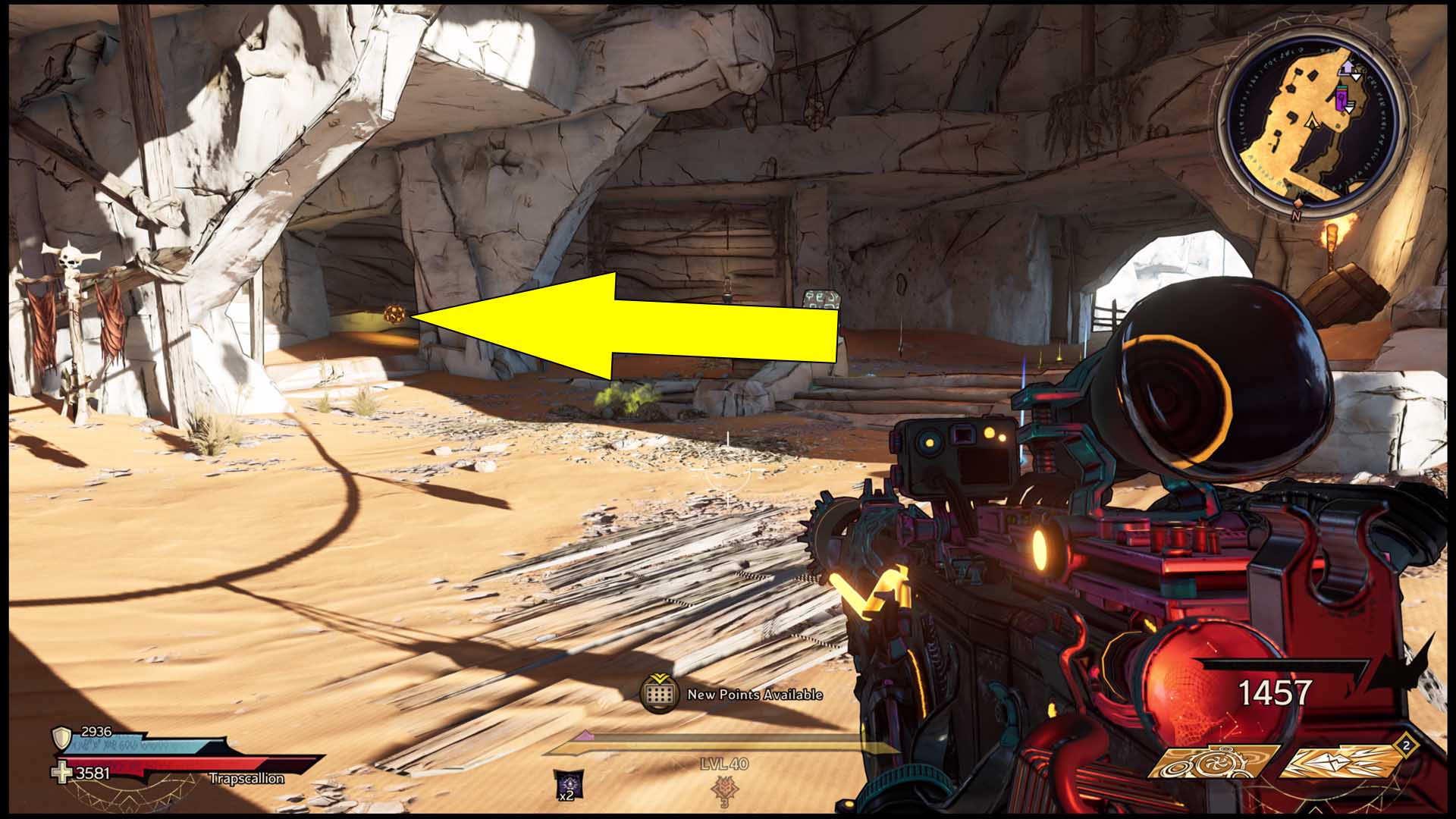This screenshot has width=1456, height=819.
Task: Click the demi-lich companion icon below LVL 40
Action: pyautogui.click(x=724, y=789)
